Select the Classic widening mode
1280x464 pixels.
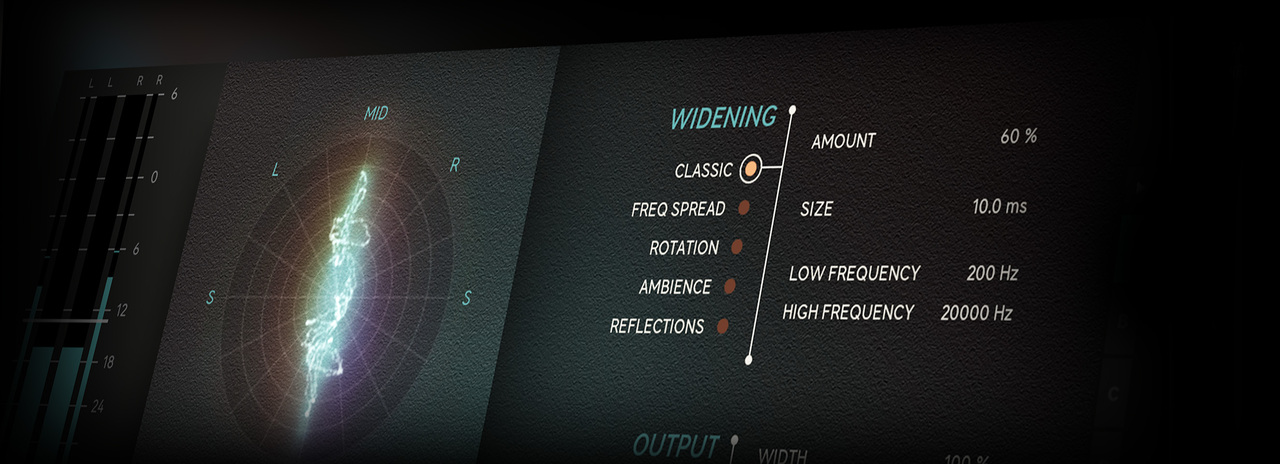[750, 170]
